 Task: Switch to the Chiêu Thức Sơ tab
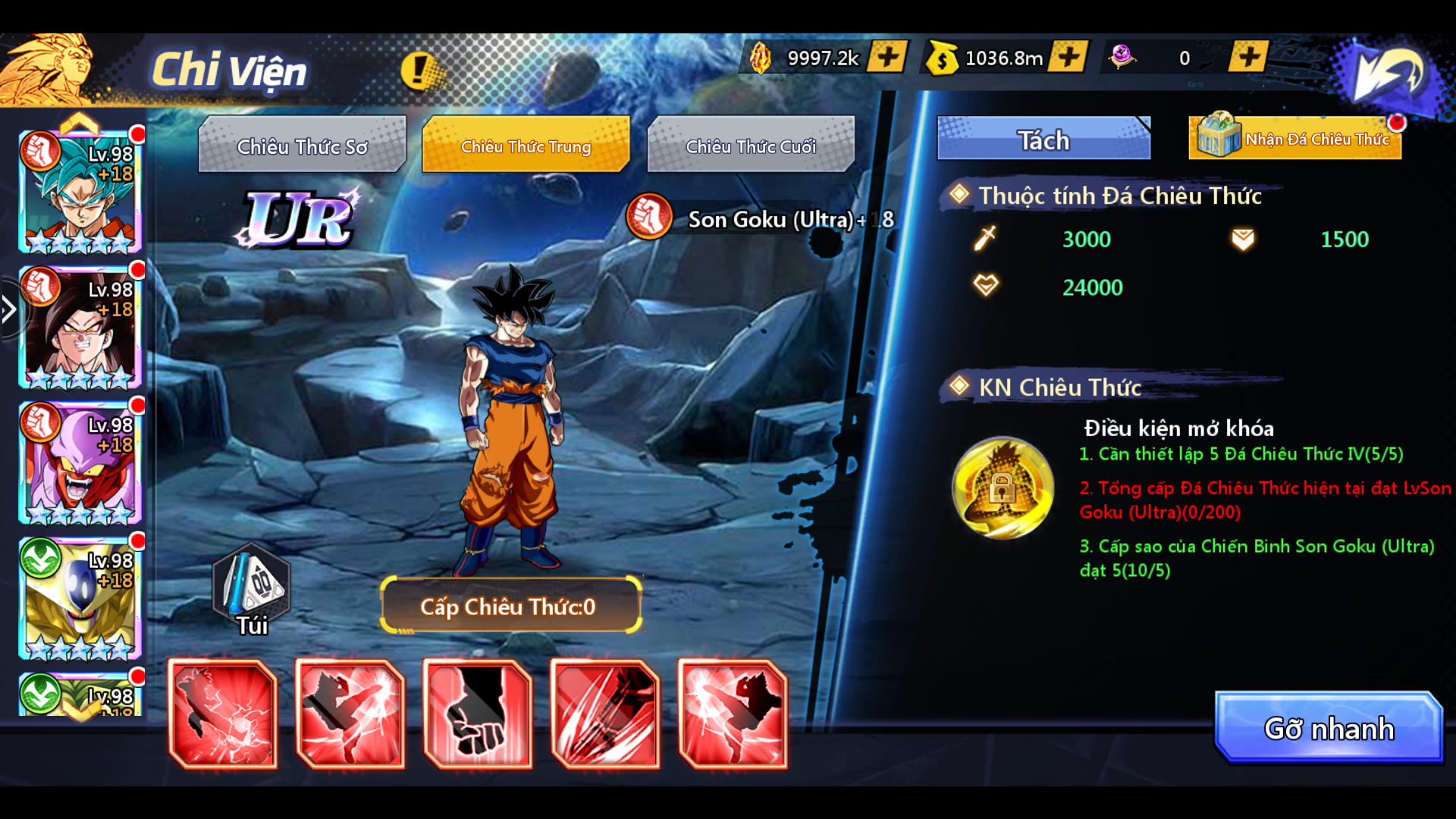(302, 146)
